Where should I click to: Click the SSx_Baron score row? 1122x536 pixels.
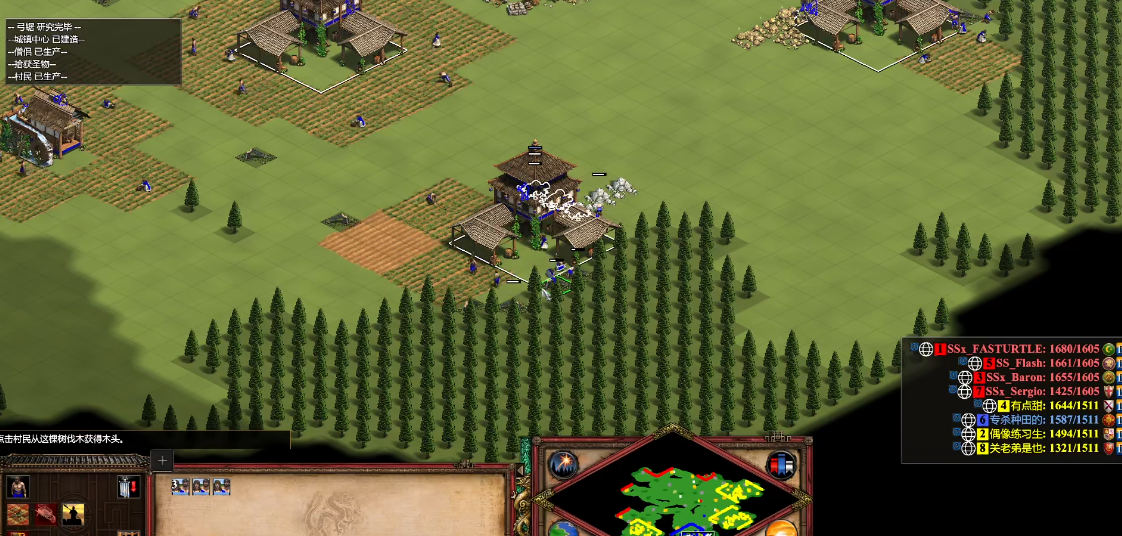[x=1042, y=377]
